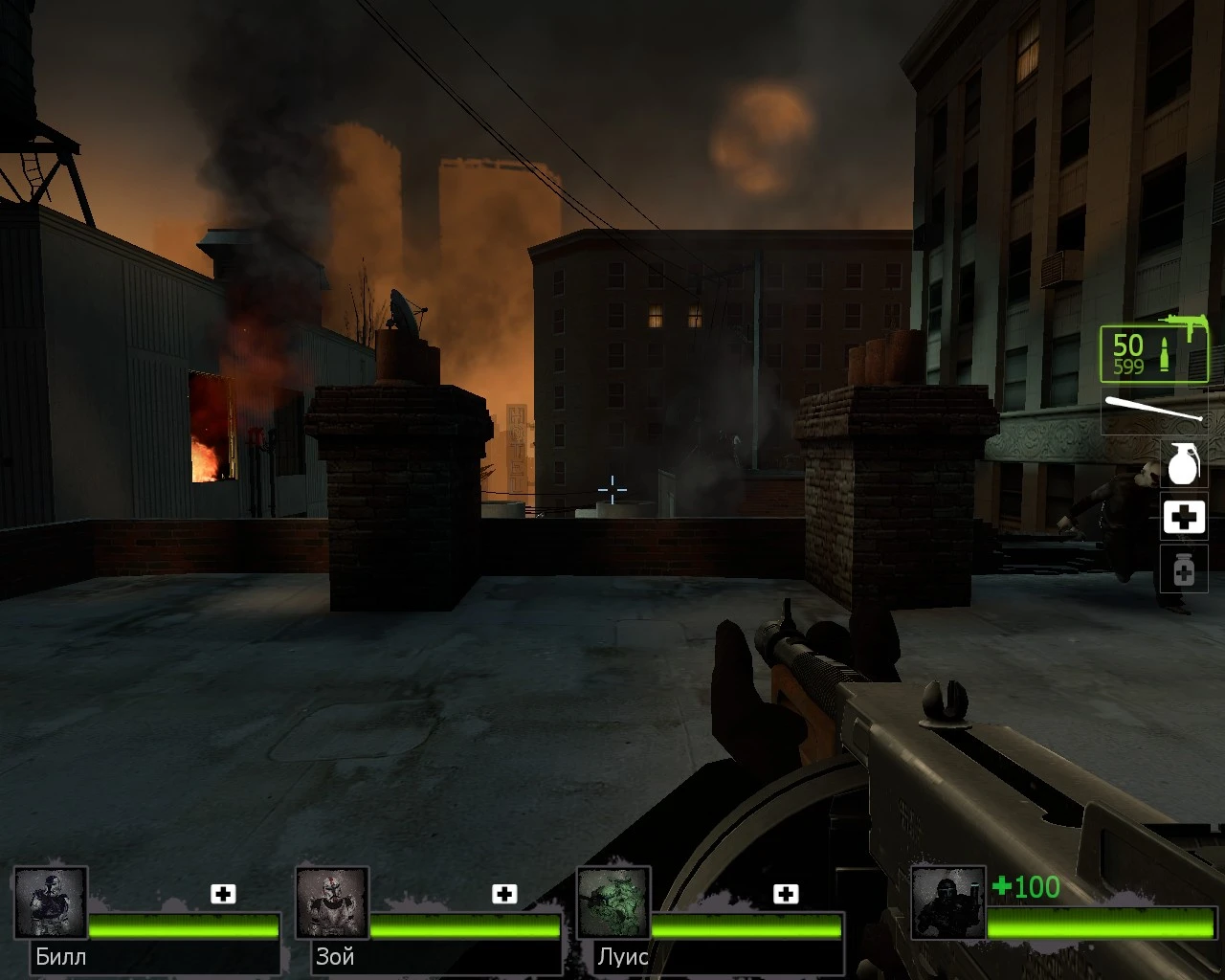Select the greyed-out pain pills icon
Viewport: 1225px width, 980px height.
1184,569
